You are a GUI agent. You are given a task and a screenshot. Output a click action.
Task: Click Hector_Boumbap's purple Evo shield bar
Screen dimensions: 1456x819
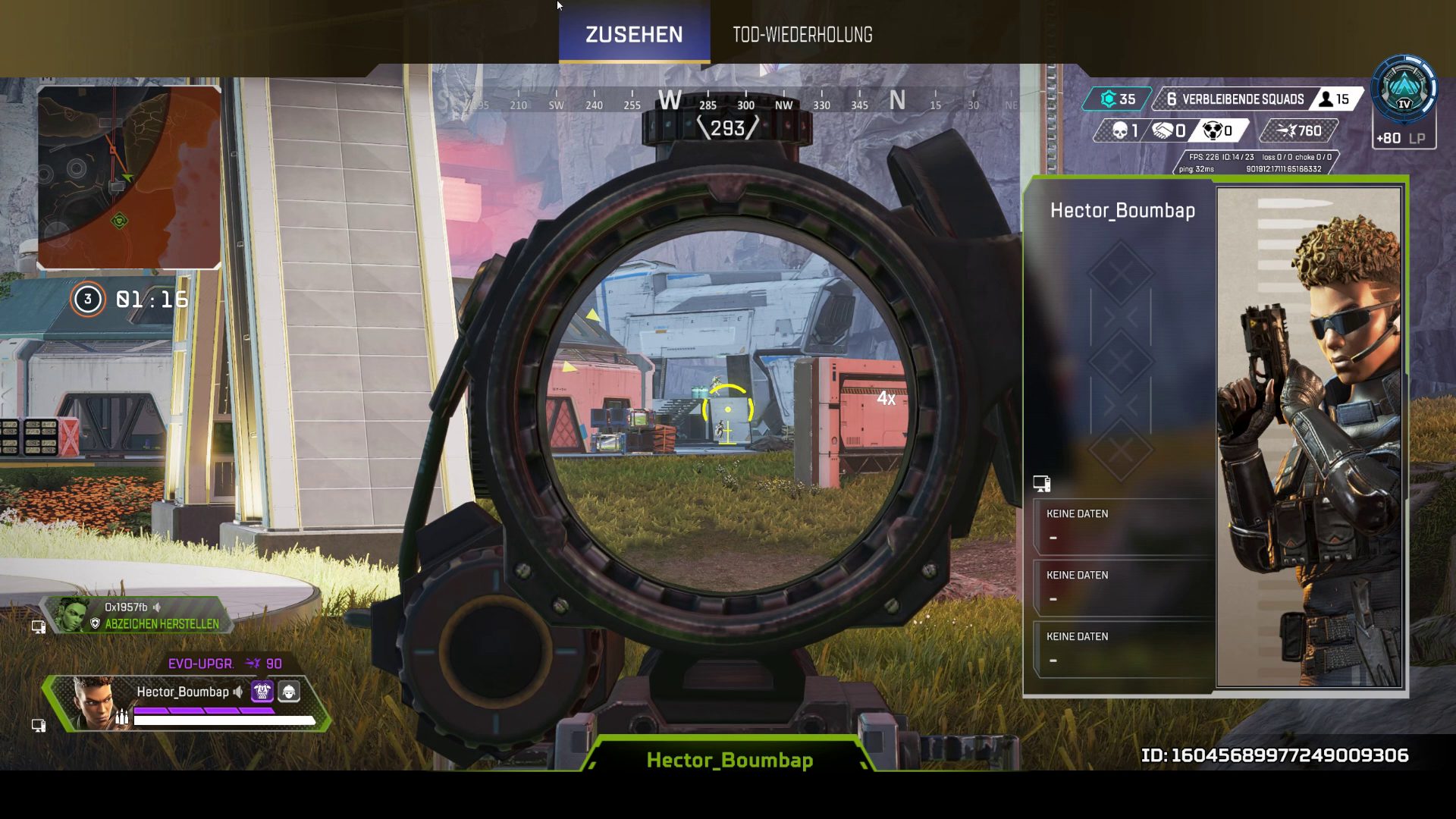tap(205, 710)
